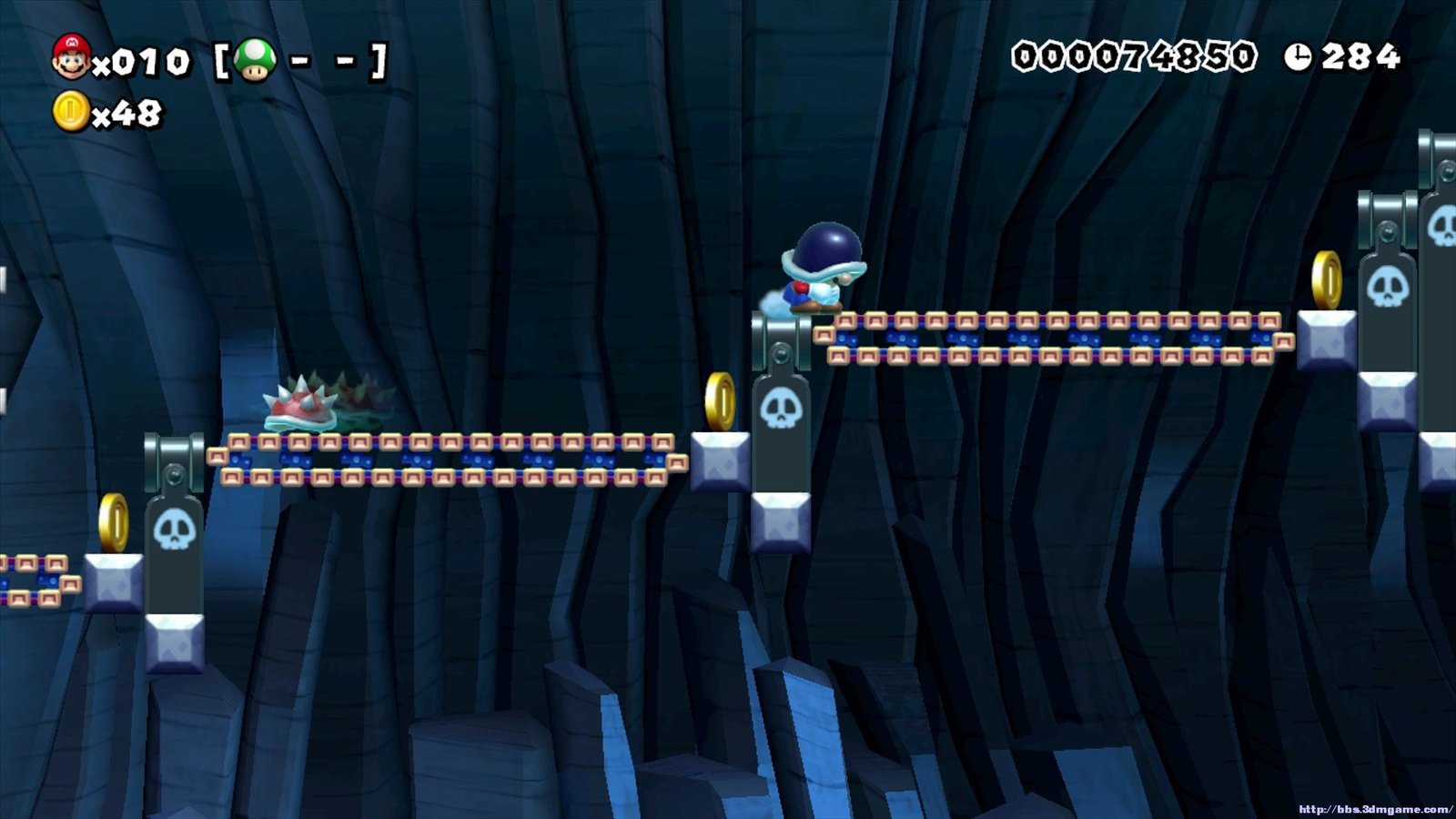Screen dimensions: 1456x819
Task: Collect the coin at the top-right pillar
Action: [x=1325, y=278]
